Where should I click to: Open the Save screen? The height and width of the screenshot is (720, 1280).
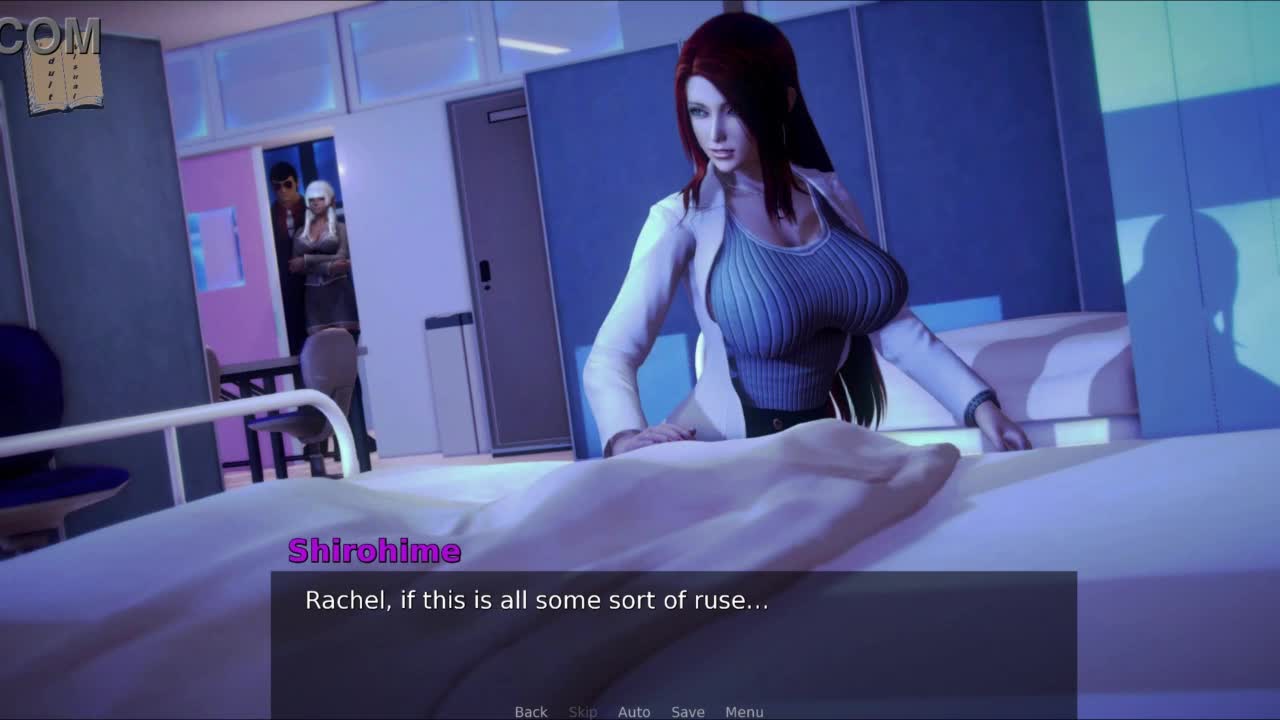point(688,712)
